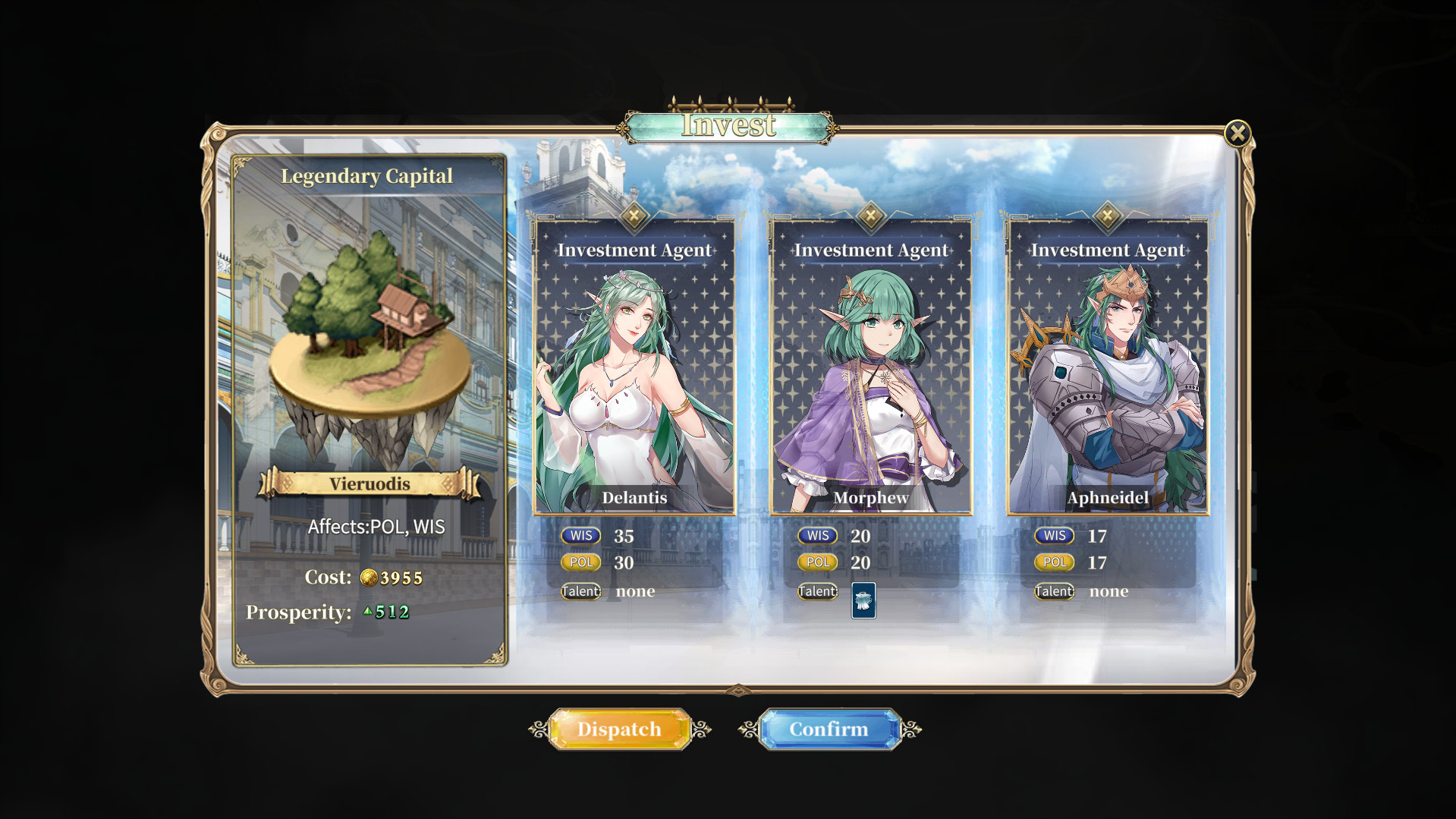Click the WIS badge on Morphew's card
This screenshot has width=1456, height=819.
click(817, 535)
